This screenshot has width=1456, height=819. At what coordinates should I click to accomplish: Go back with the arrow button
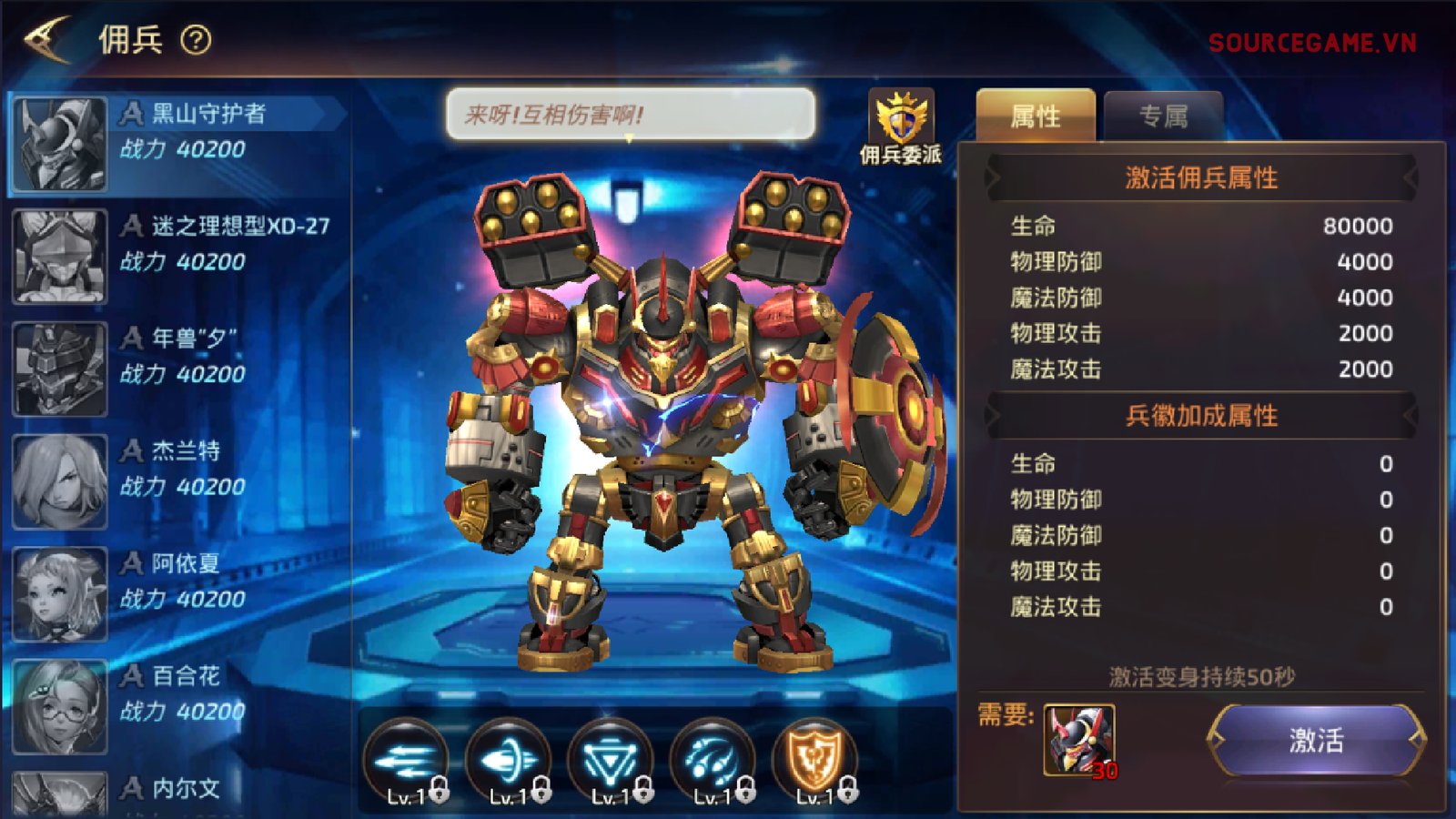[x=47, y=39]
